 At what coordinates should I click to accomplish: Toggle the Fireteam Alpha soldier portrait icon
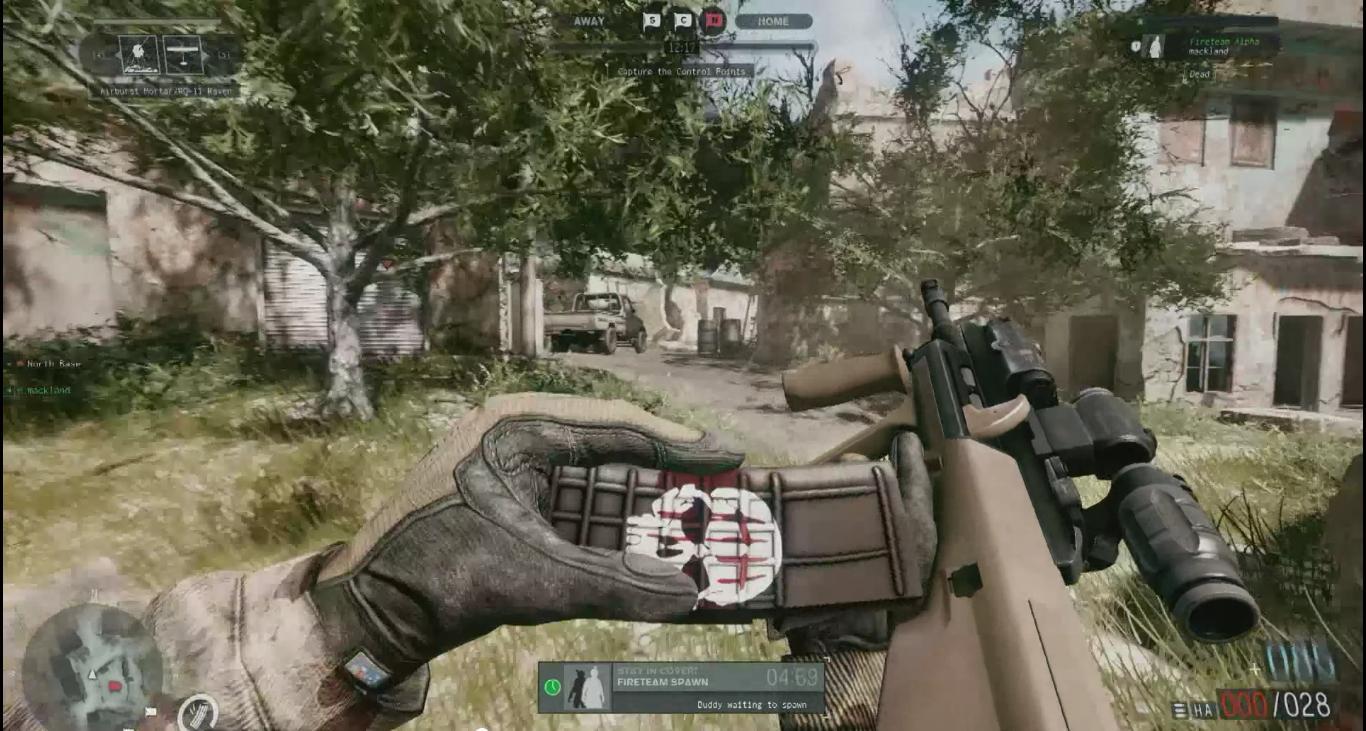point(1157,46)
